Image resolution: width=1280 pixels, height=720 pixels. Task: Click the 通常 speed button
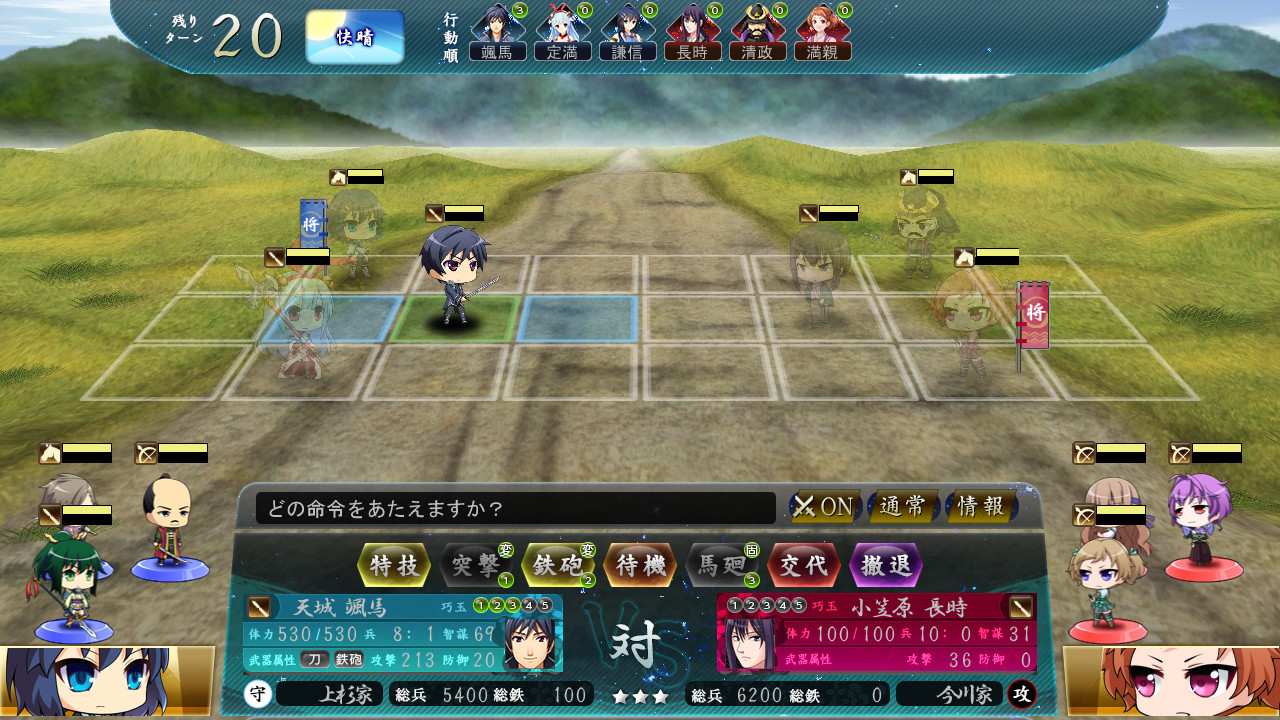point(902,507)
